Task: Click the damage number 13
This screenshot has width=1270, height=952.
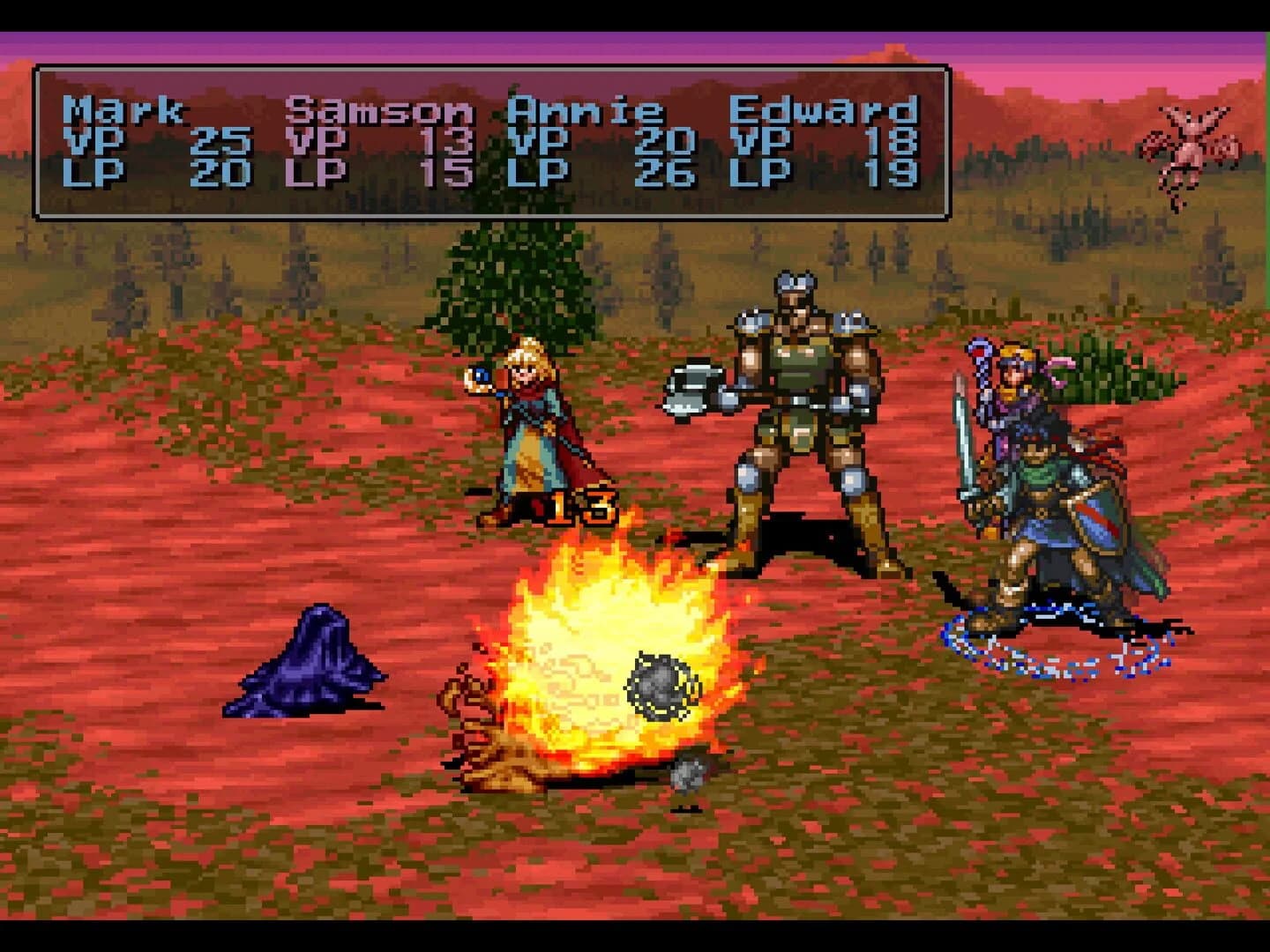Action: tap(582, 509)
